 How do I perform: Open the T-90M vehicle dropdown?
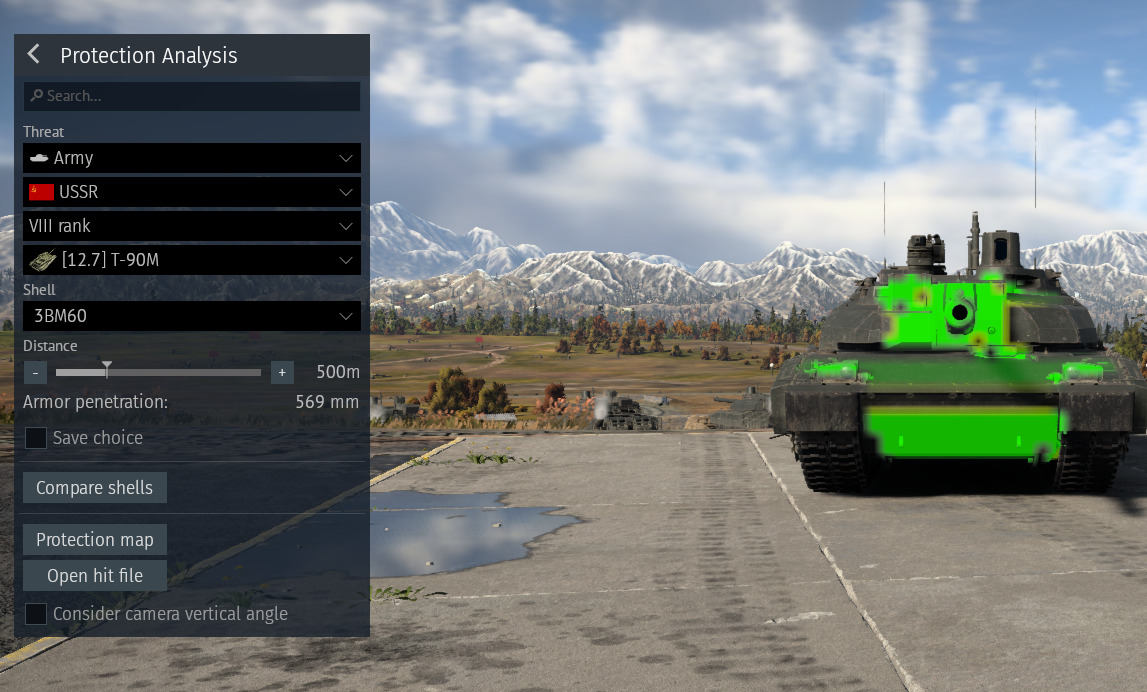tap(192, 260)
